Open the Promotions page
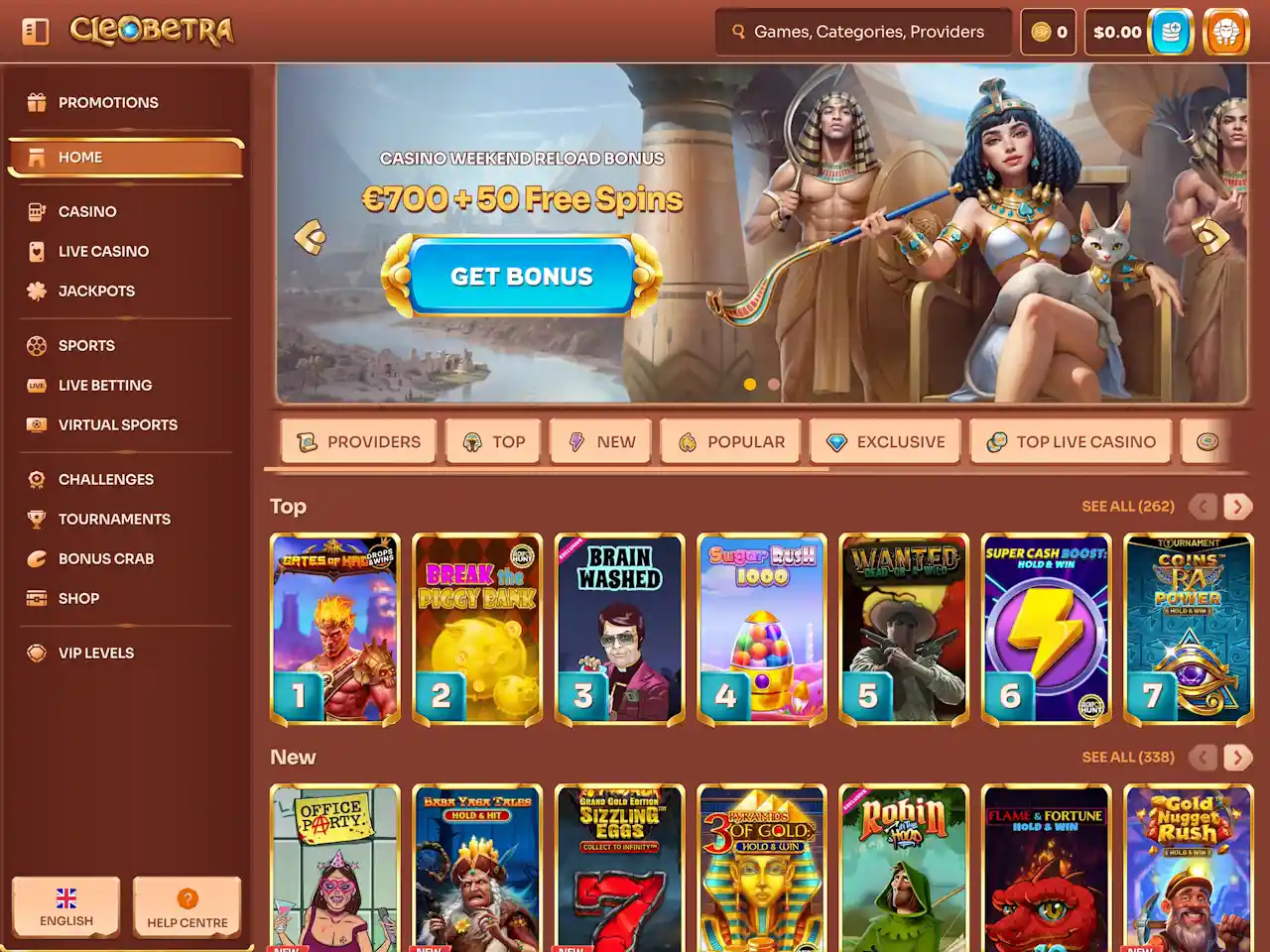This screenshot has width=1270, height=952. [x=107, y=102]
